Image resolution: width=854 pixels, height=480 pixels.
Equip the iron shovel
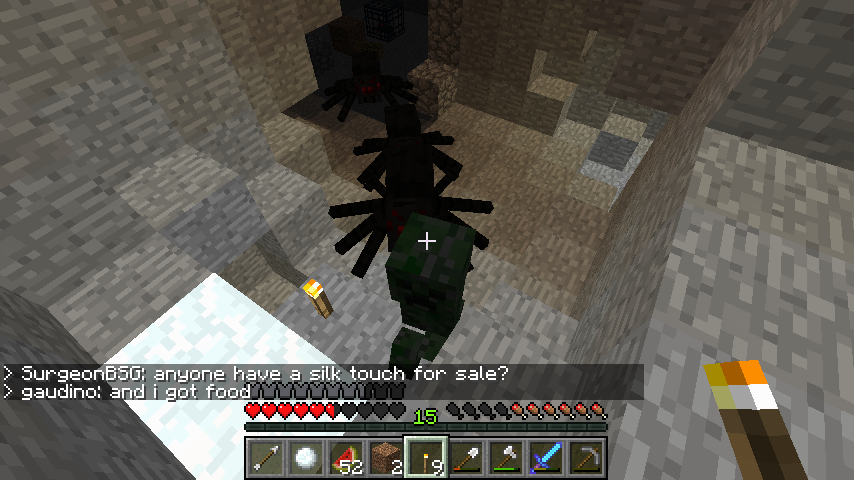[466, 459]
